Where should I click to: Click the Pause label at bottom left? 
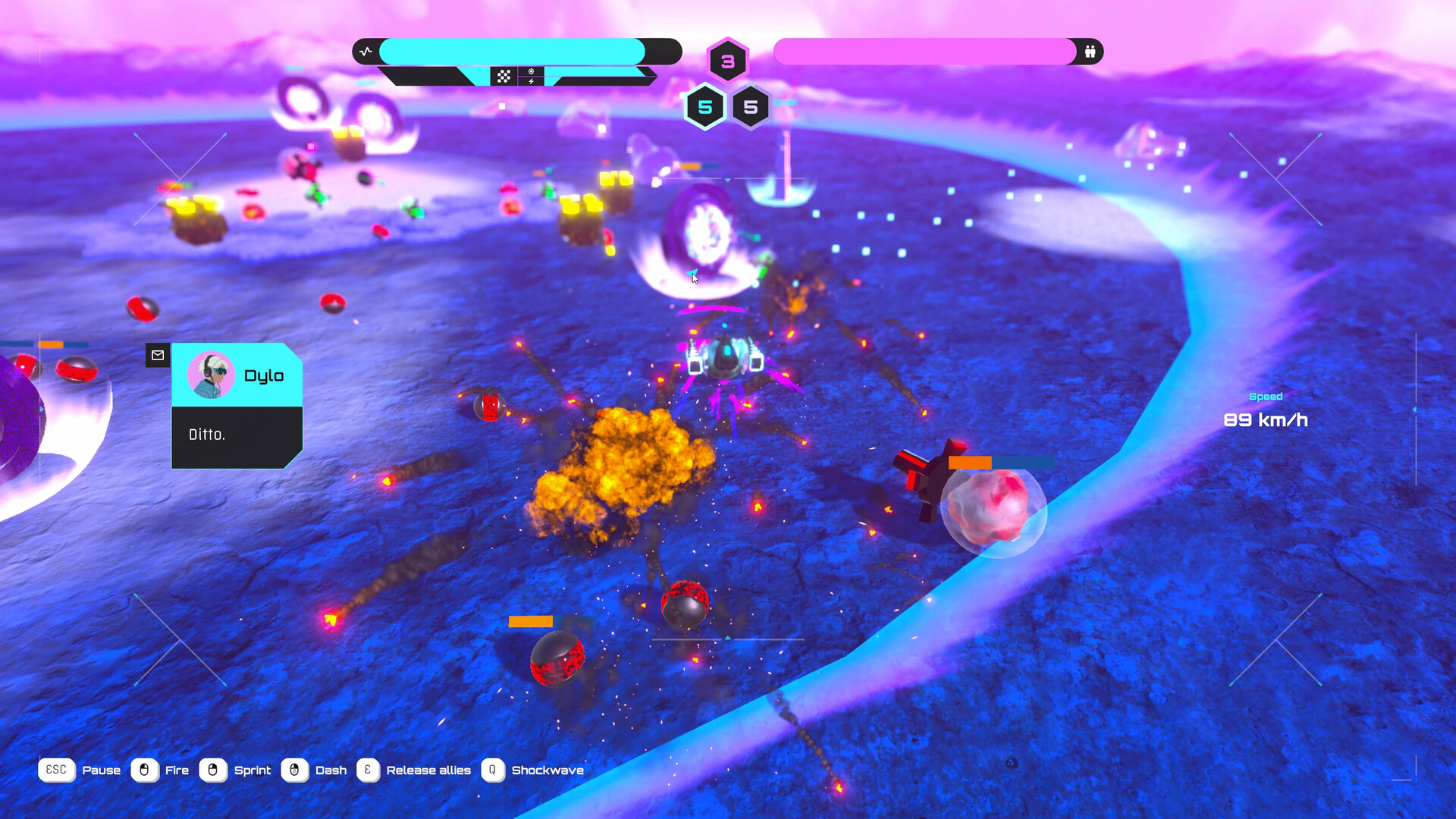102,770
